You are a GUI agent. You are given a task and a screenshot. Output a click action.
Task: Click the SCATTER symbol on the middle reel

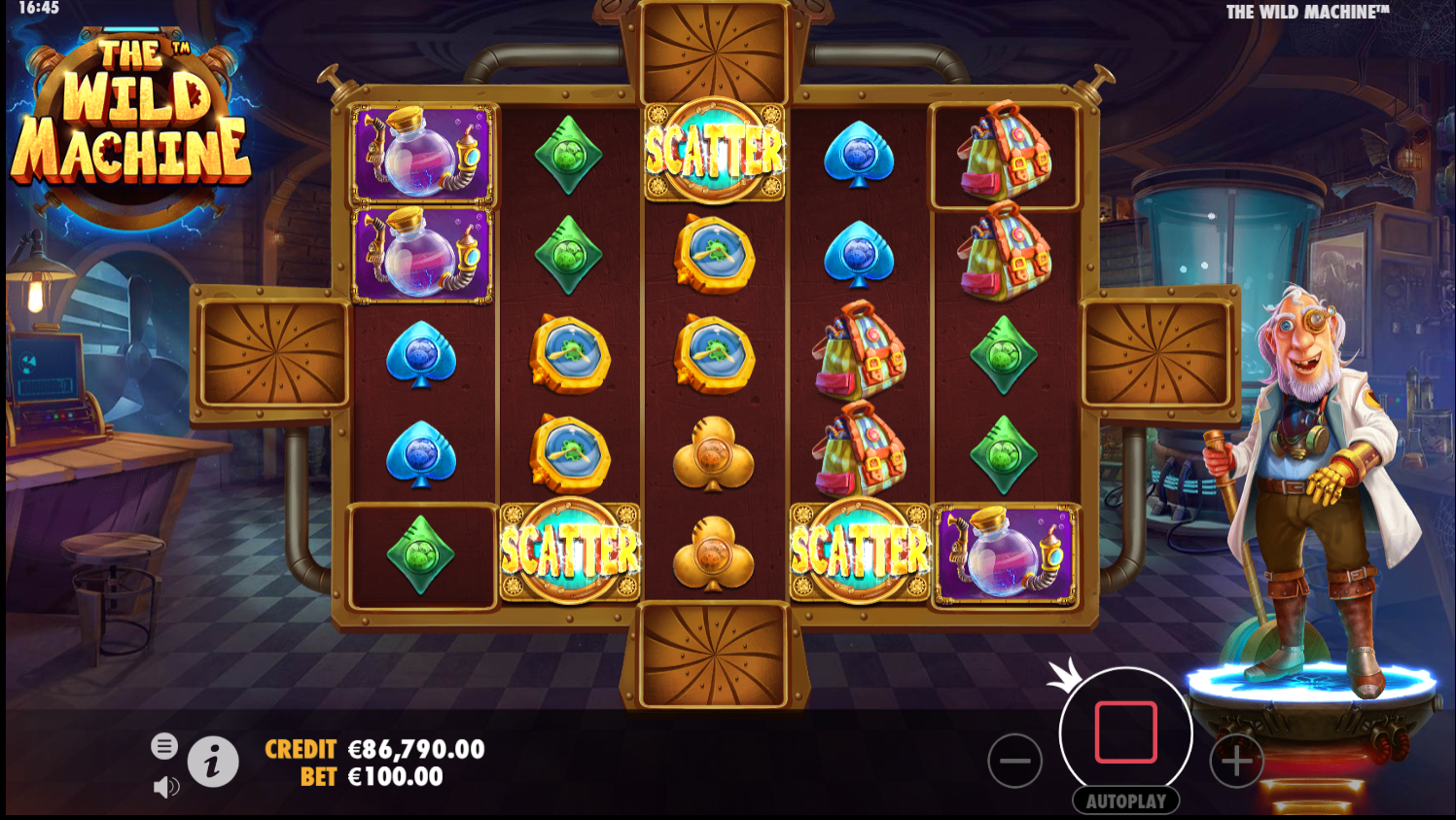715,150
